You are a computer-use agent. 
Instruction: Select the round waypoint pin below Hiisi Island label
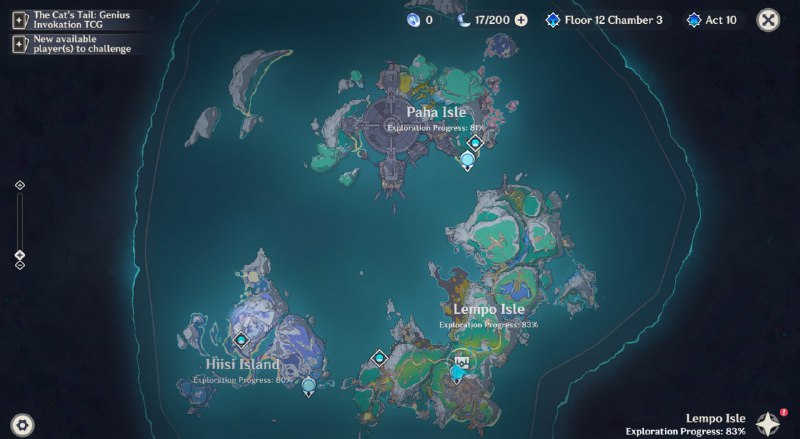[x=308, y=385]
